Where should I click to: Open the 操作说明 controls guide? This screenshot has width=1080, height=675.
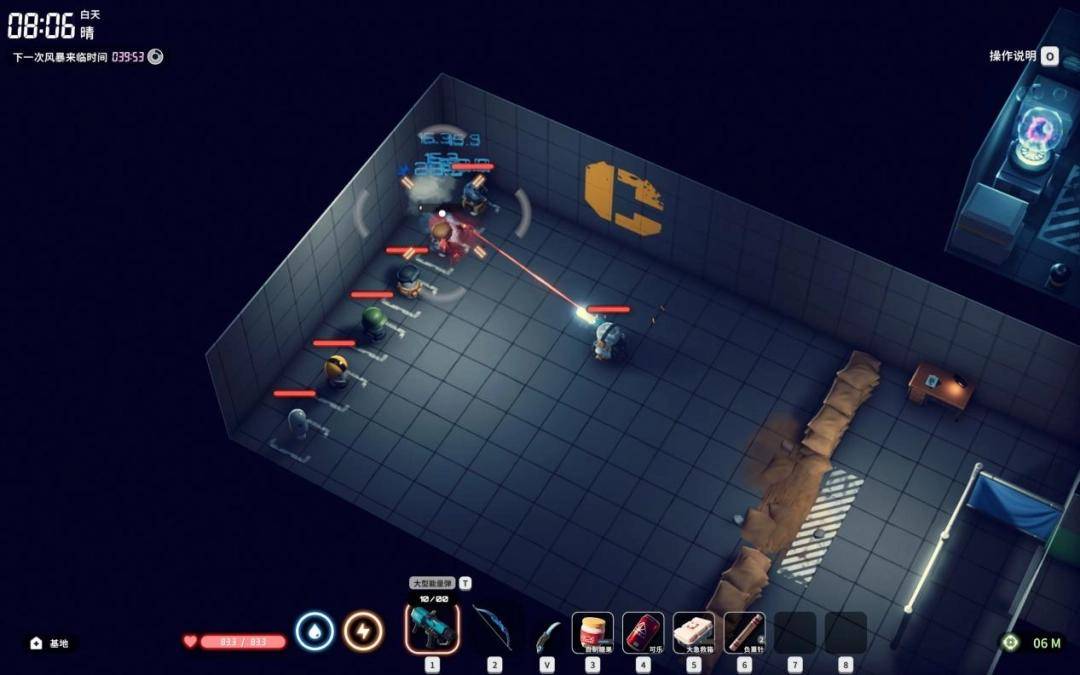click(1022, 56)
